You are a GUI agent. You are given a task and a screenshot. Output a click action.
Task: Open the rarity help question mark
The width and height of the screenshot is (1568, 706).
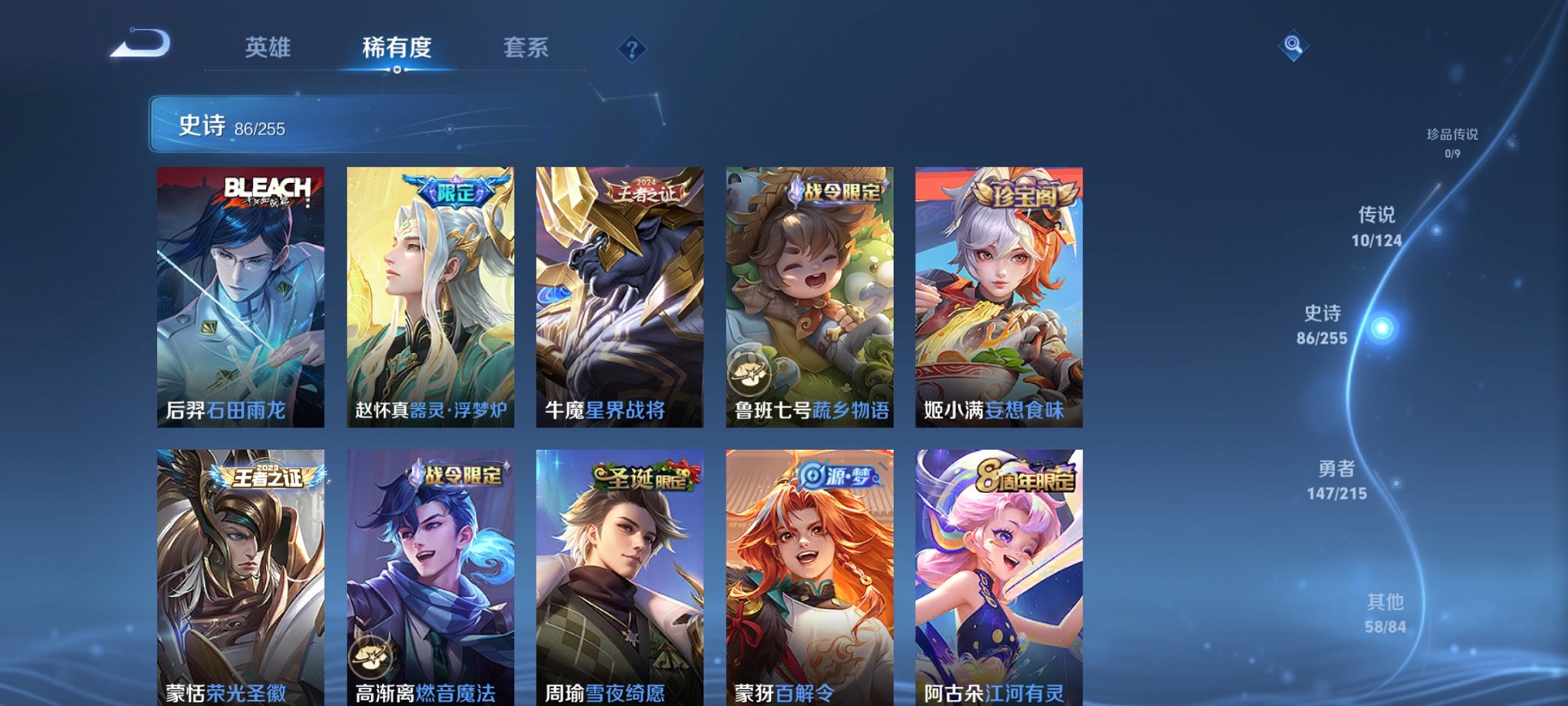(x=631, y=51)
